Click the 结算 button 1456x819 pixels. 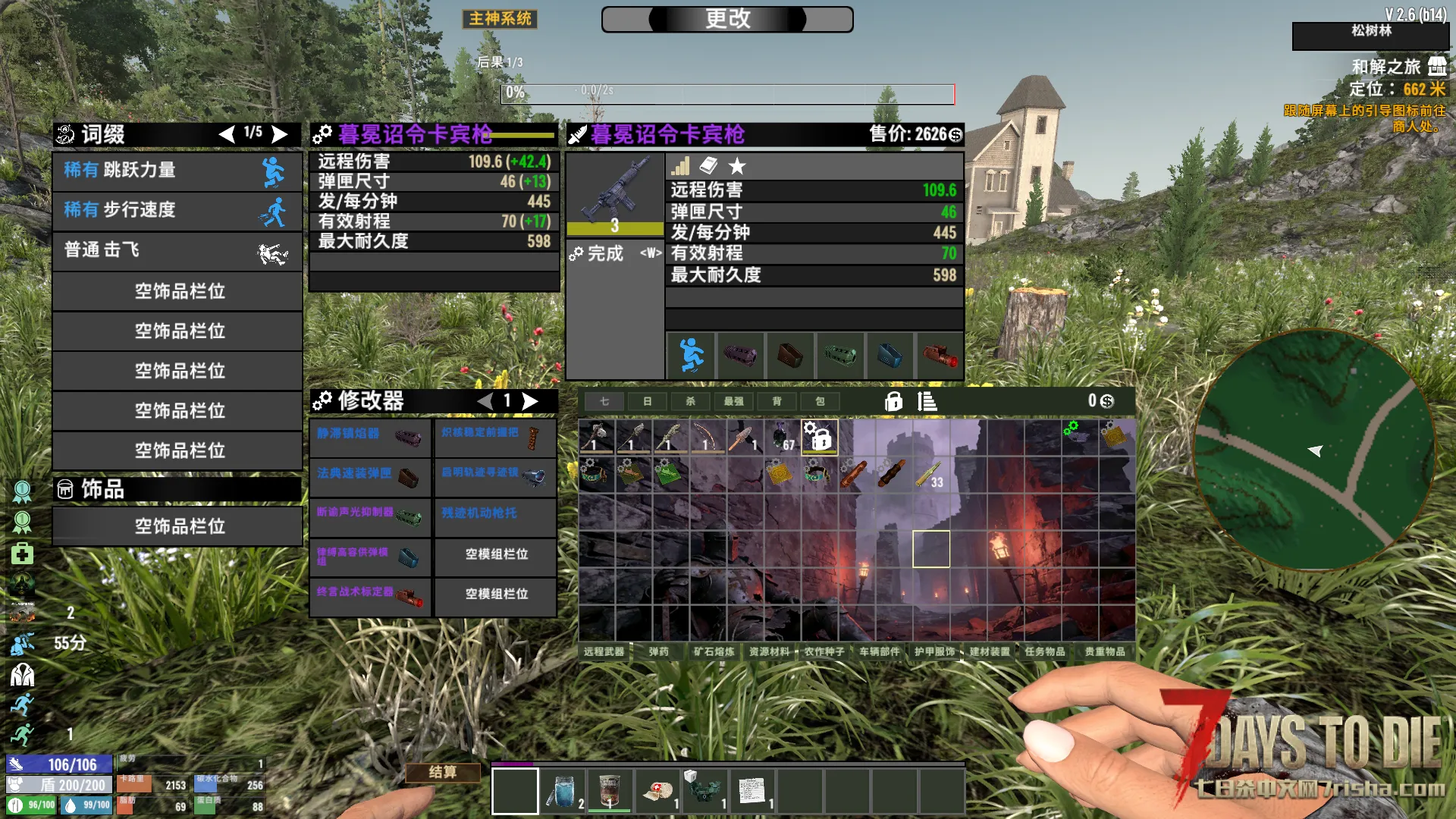pos(443,772)
